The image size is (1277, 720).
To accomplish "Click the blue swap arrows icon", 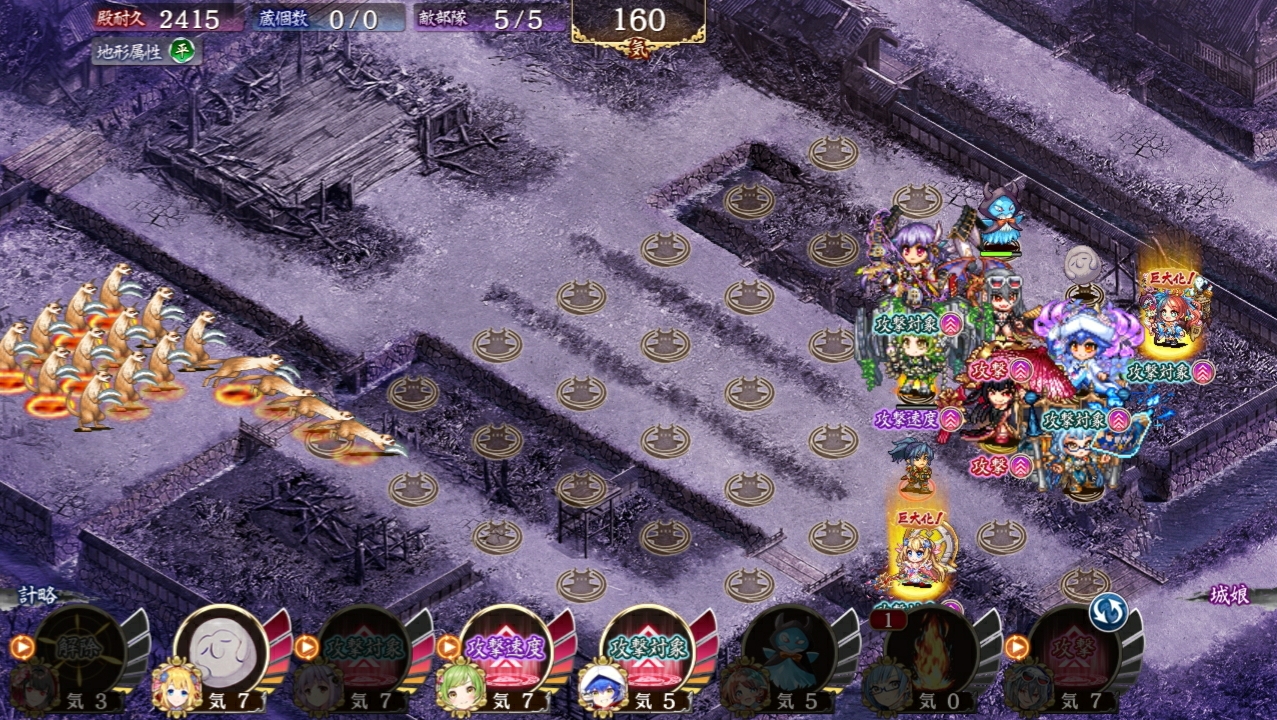I will pyautogui.click(x=1107, y=611).
